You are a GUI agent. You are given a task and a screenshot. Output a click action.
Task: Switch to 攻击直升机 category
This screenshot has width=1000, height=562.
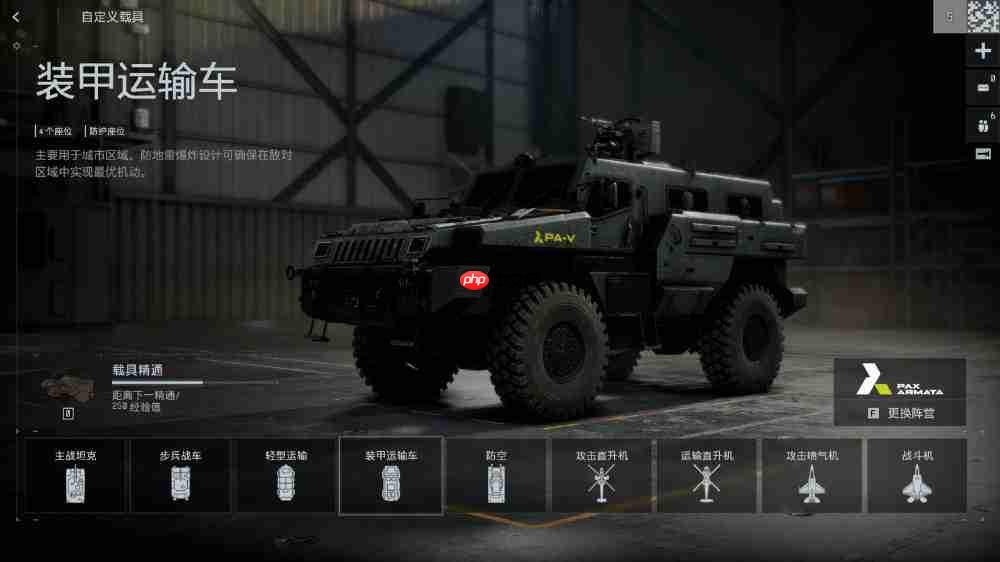click(x=601, y=476)
